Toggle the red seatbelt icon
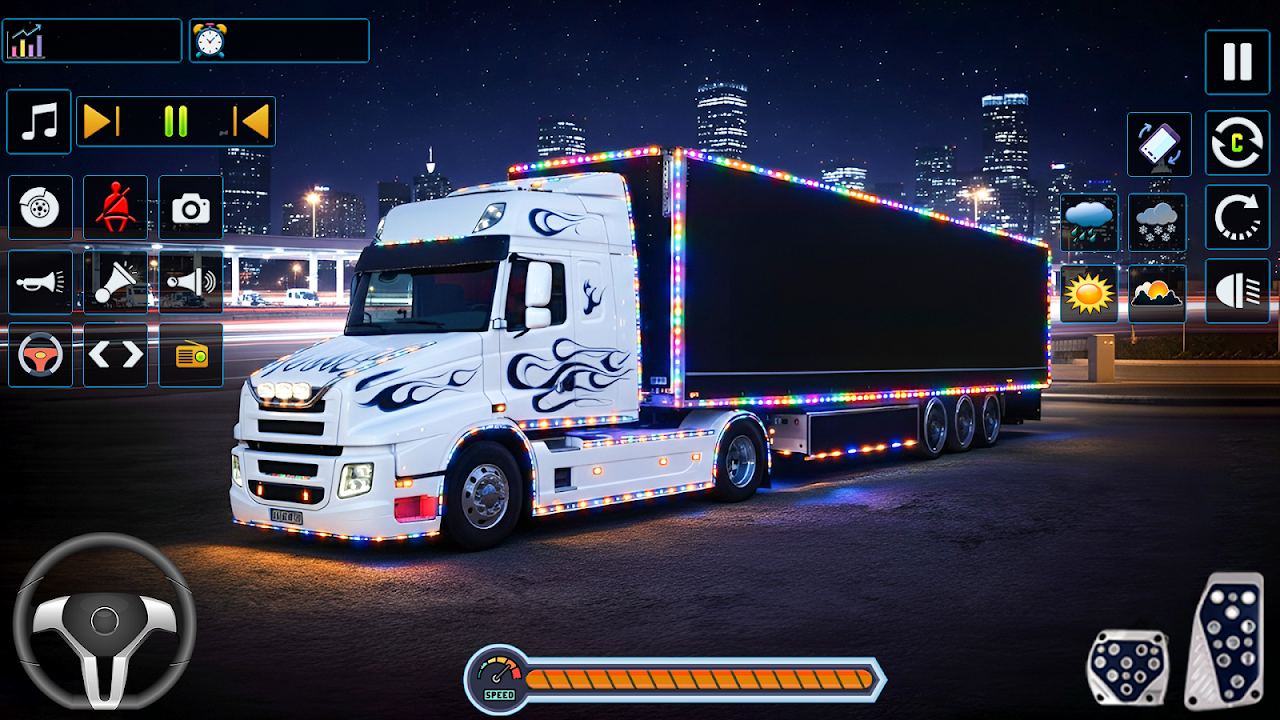1280x720 pixels. tap(115, 208)
